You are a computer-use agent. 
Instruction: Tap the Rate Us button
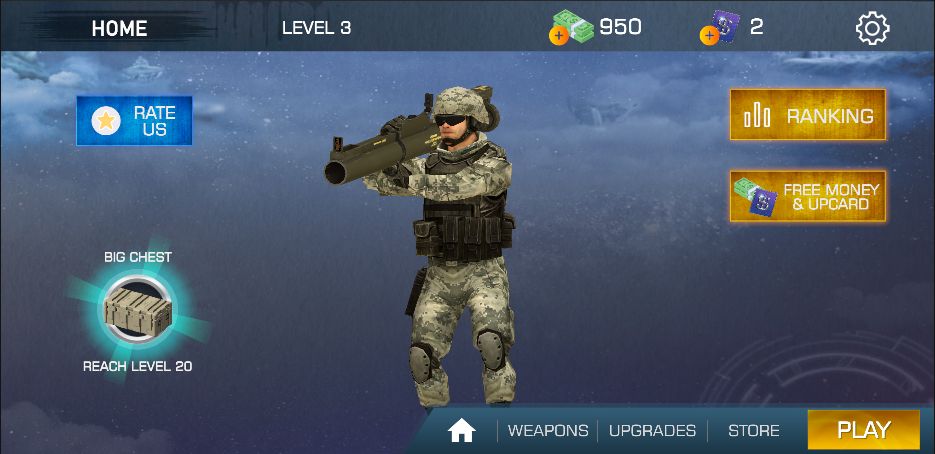[x=134, y=121]
